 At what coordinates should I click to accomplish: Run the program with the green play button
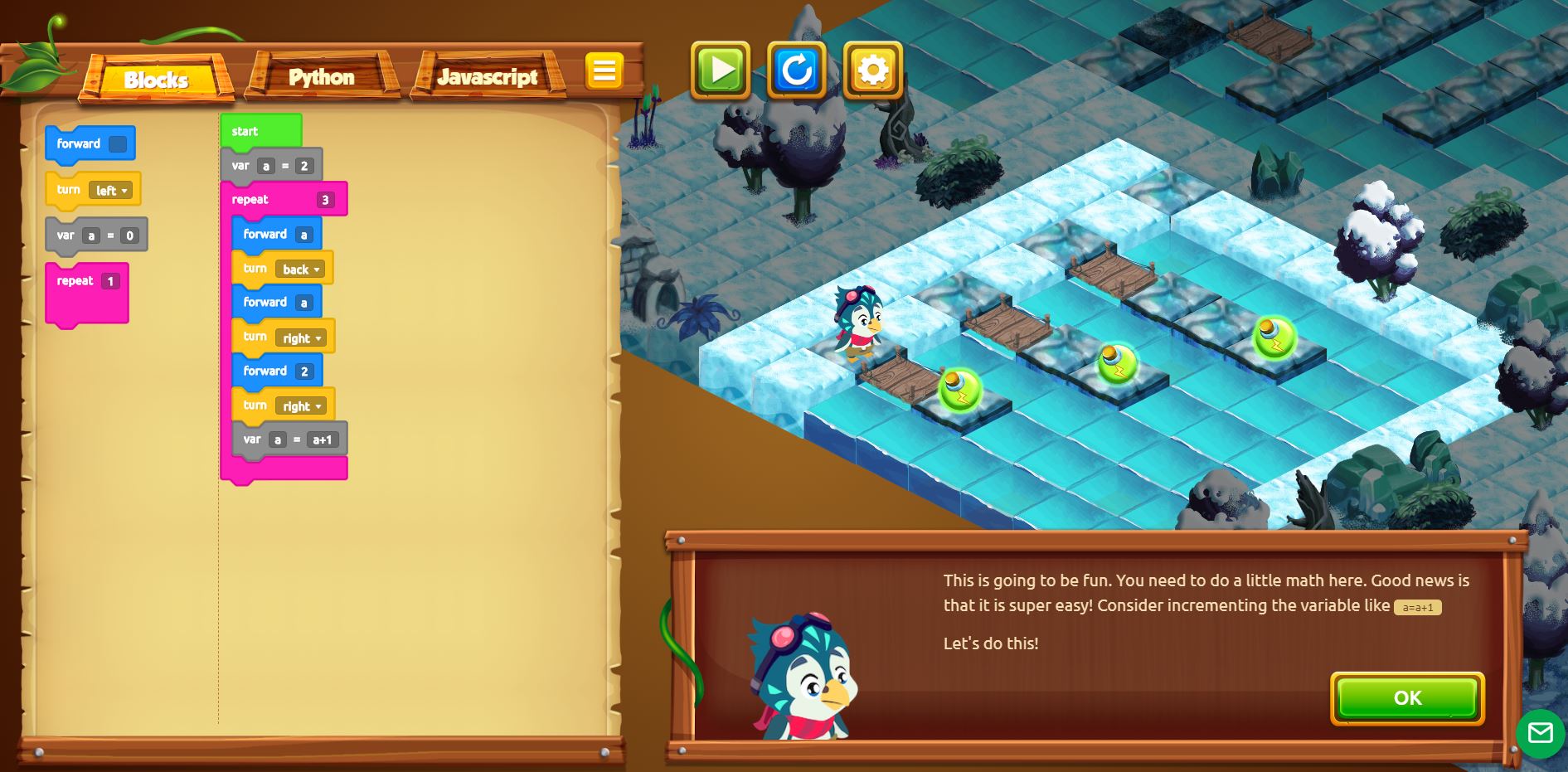(x=721, y=70)
